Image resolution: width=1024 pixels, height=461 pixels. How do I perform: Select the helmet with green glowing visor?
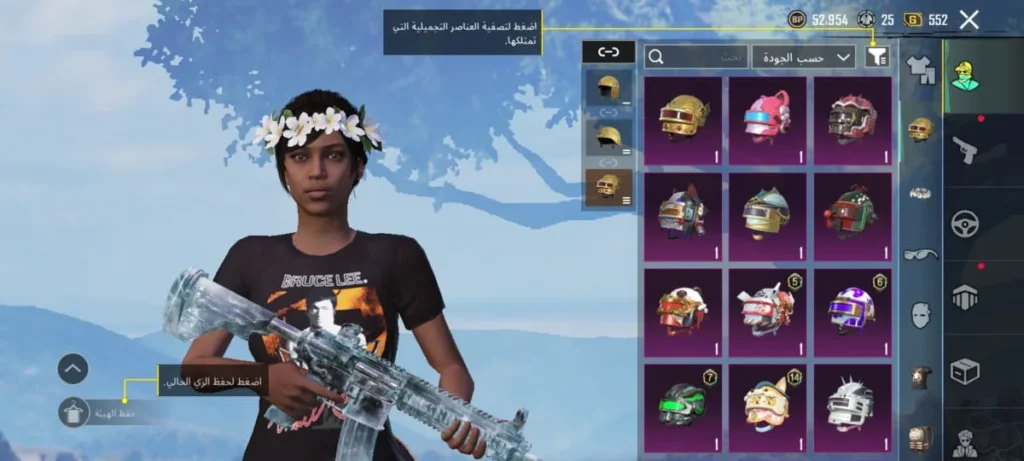pos(683,407)
